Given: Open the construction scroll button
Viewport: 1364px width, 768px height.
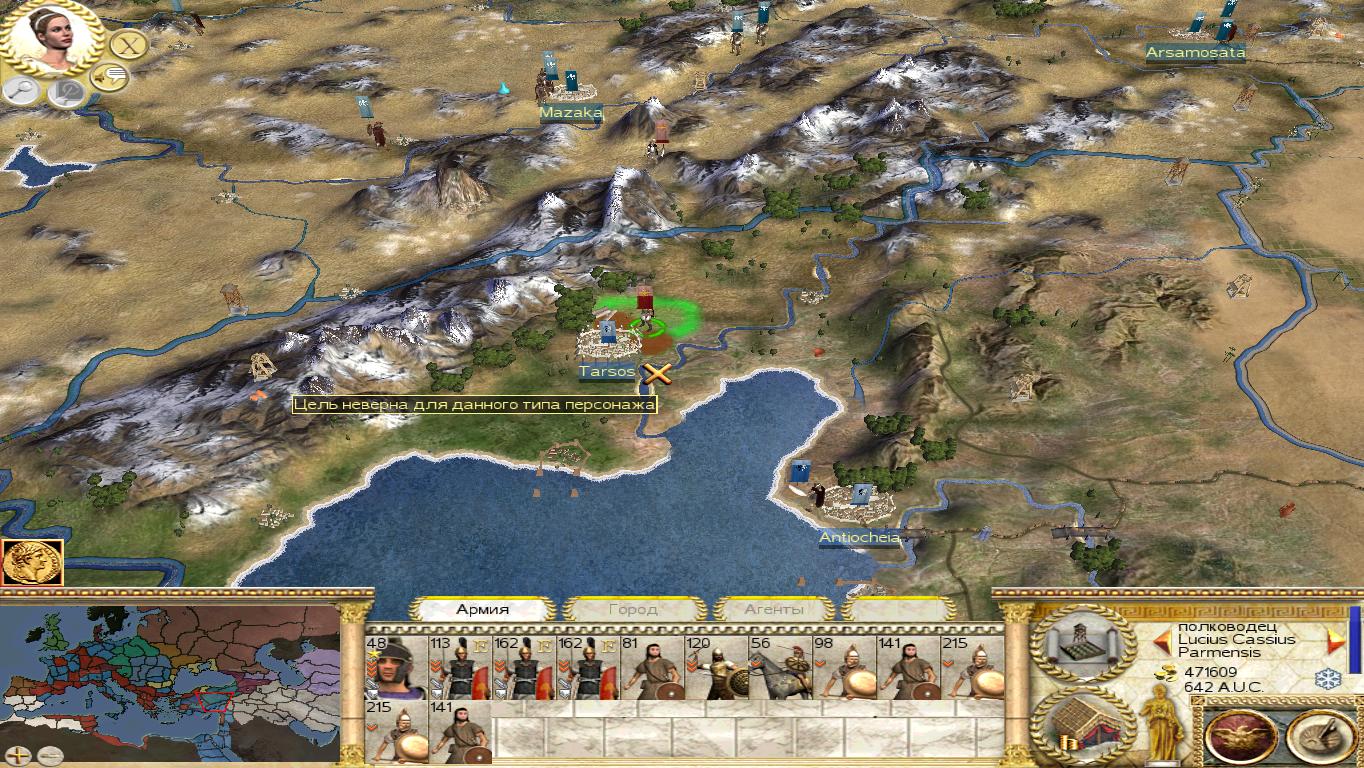Looking at the screenshot, I should [1083, 643].
